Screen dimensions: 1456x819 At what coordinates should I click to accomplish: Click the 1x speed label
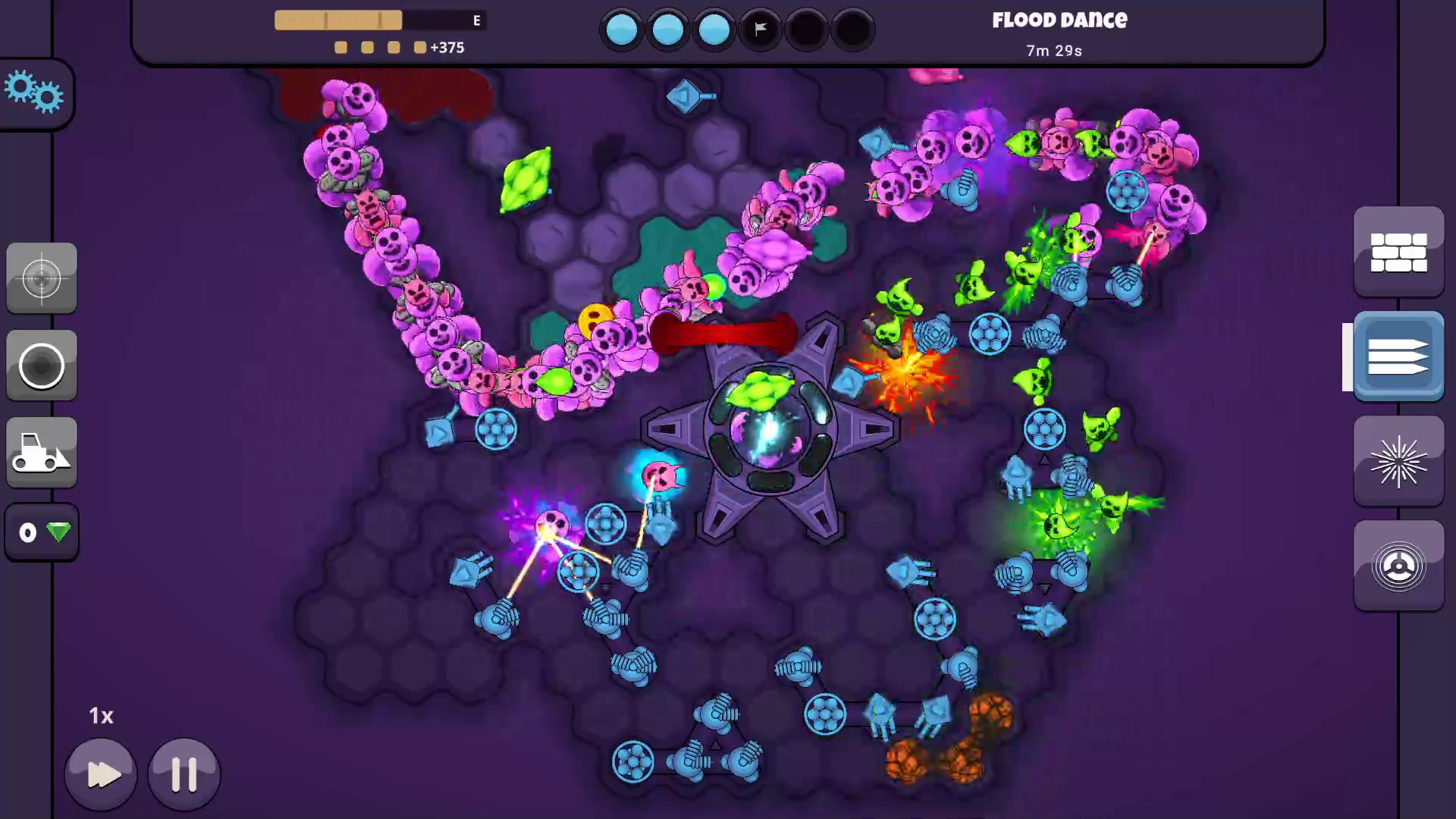click(101, 715)
